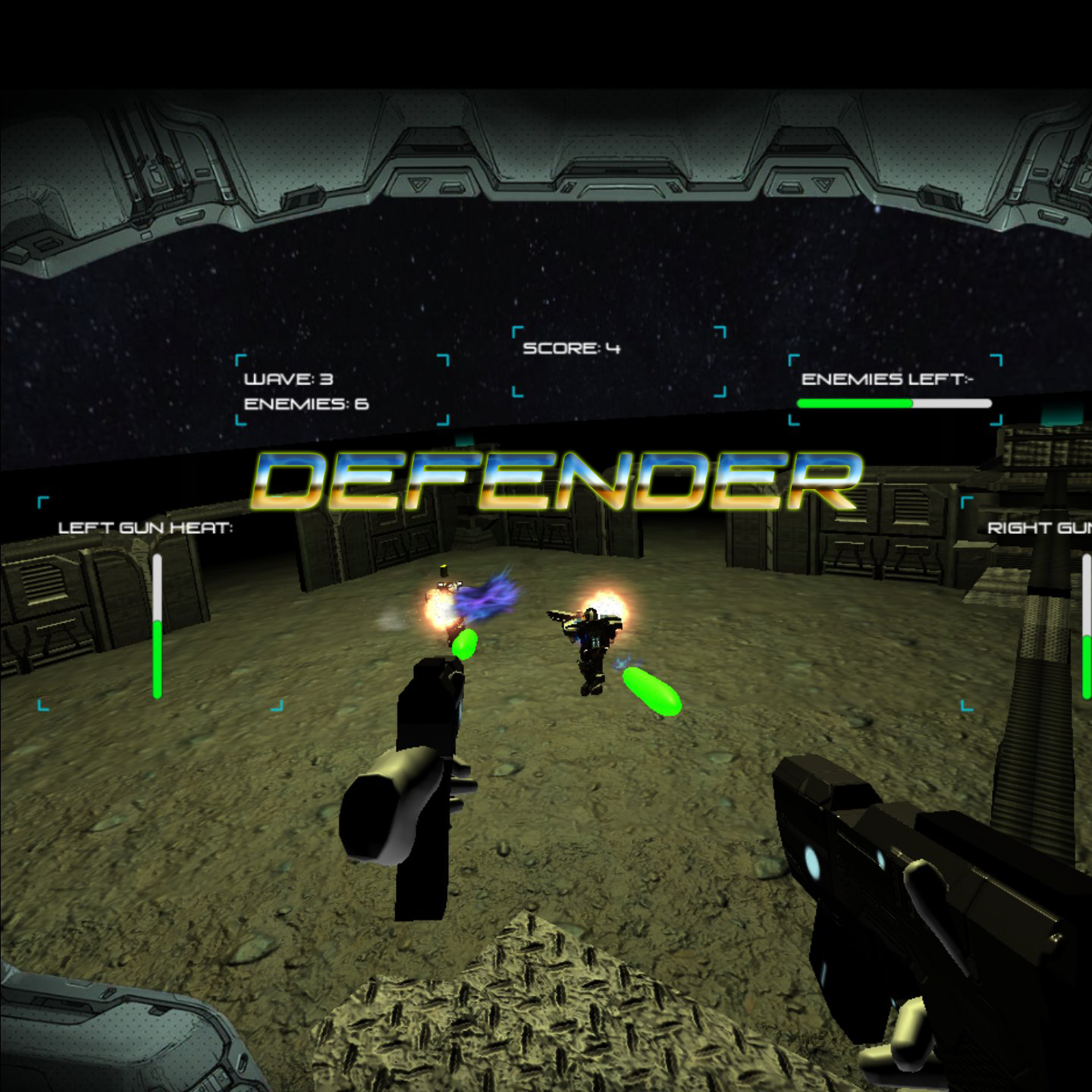
Task: Click the ENEMIES: 6 label
Action: [x=303, y=406]
